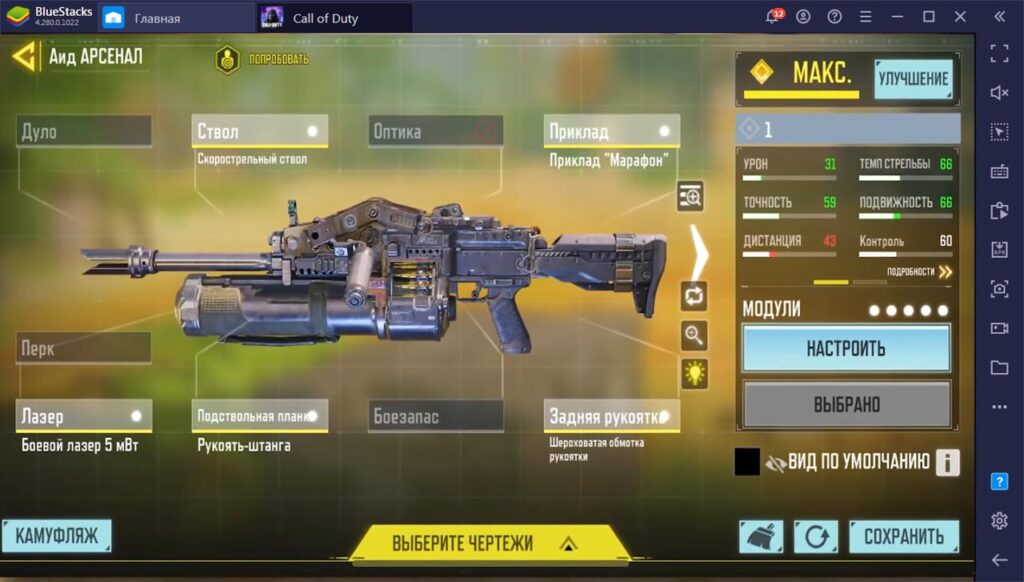Go back using the yellow arrow
Screen dimensions: 1024x582
tap(24, 56)
